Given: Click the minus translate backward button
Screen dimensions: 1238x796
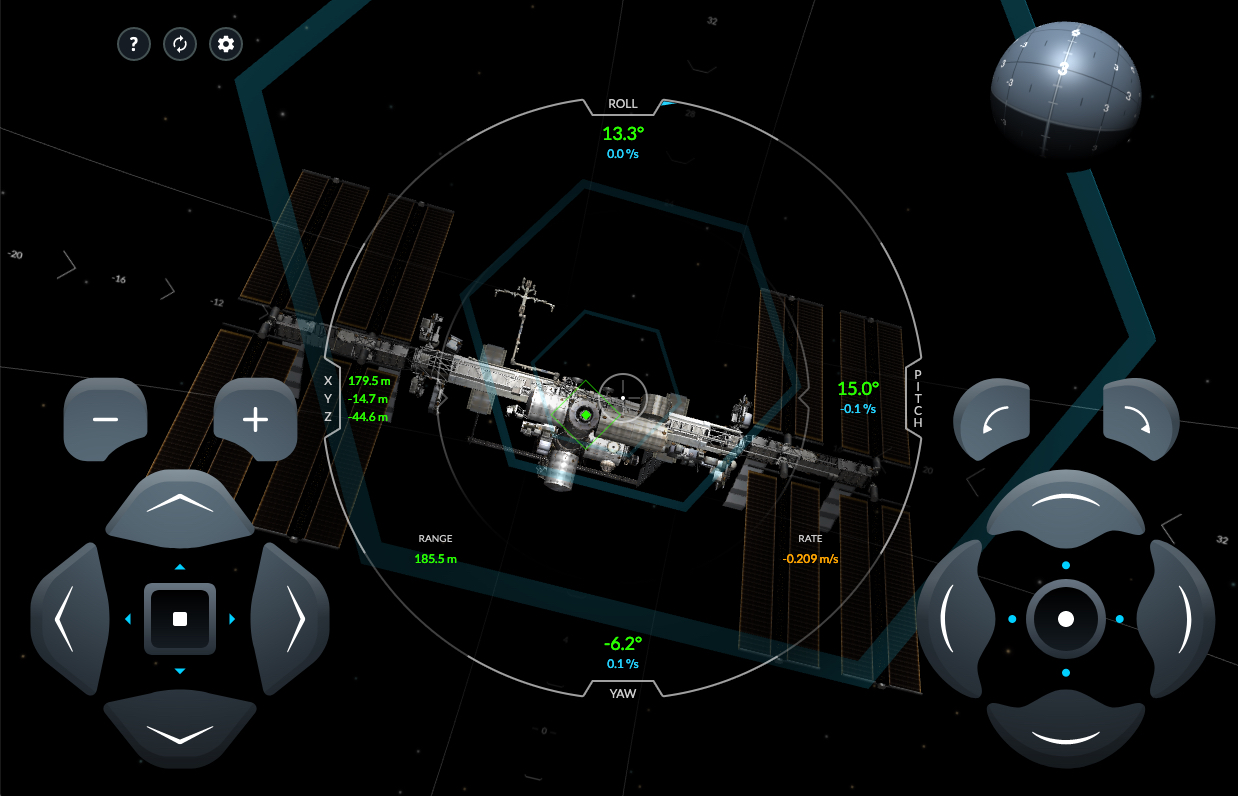Looking at the screenshot, I should (x=105, y=419).
